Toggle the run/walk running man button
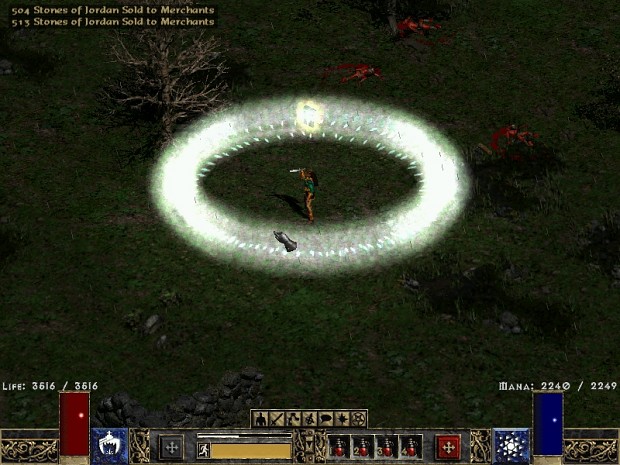Image resolution: width=620 pixels, height=465 pixels. point(203,450)
